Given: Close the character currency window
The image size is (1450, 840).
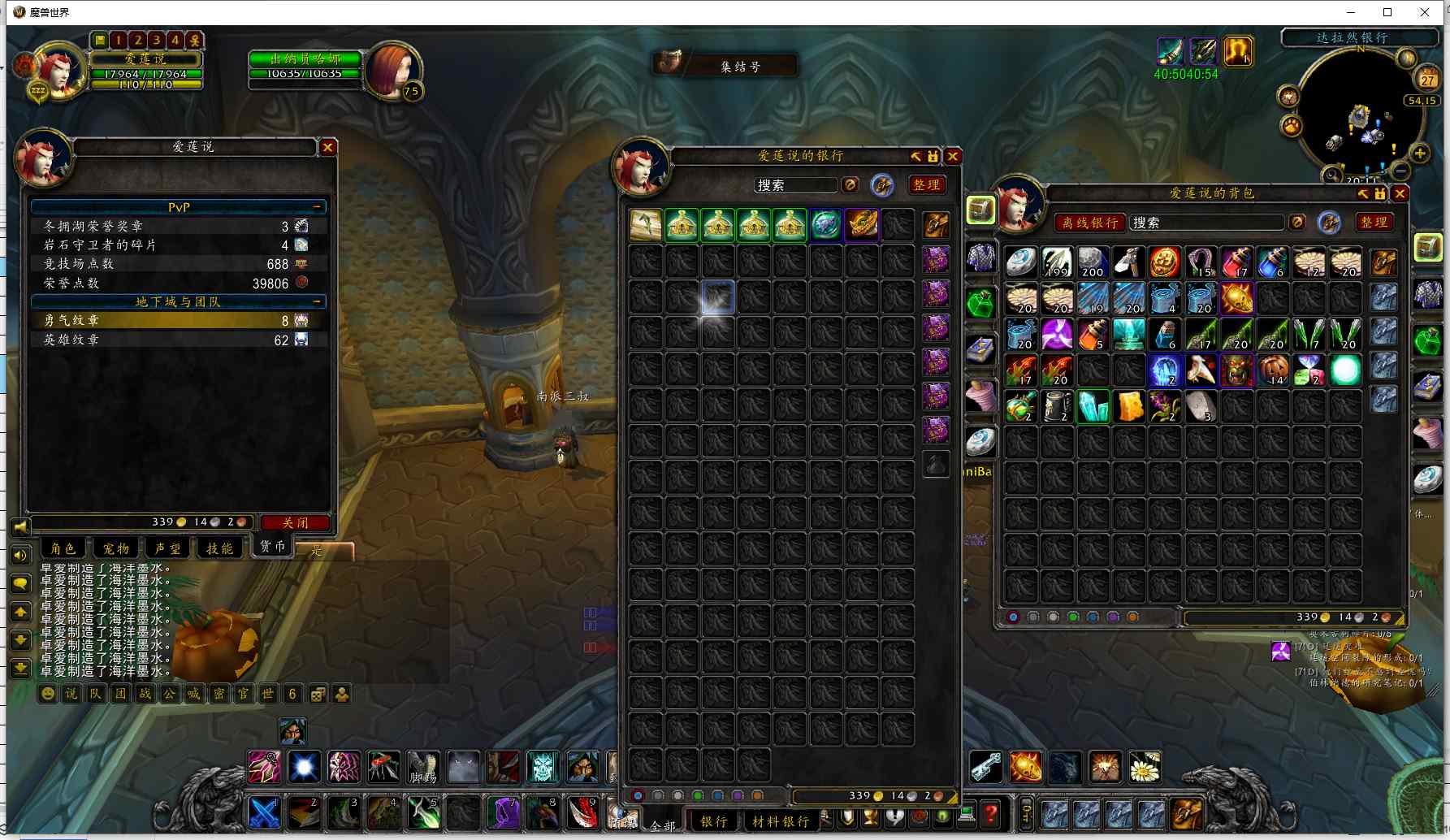Looking at the screenshot, I should [327, 147].
